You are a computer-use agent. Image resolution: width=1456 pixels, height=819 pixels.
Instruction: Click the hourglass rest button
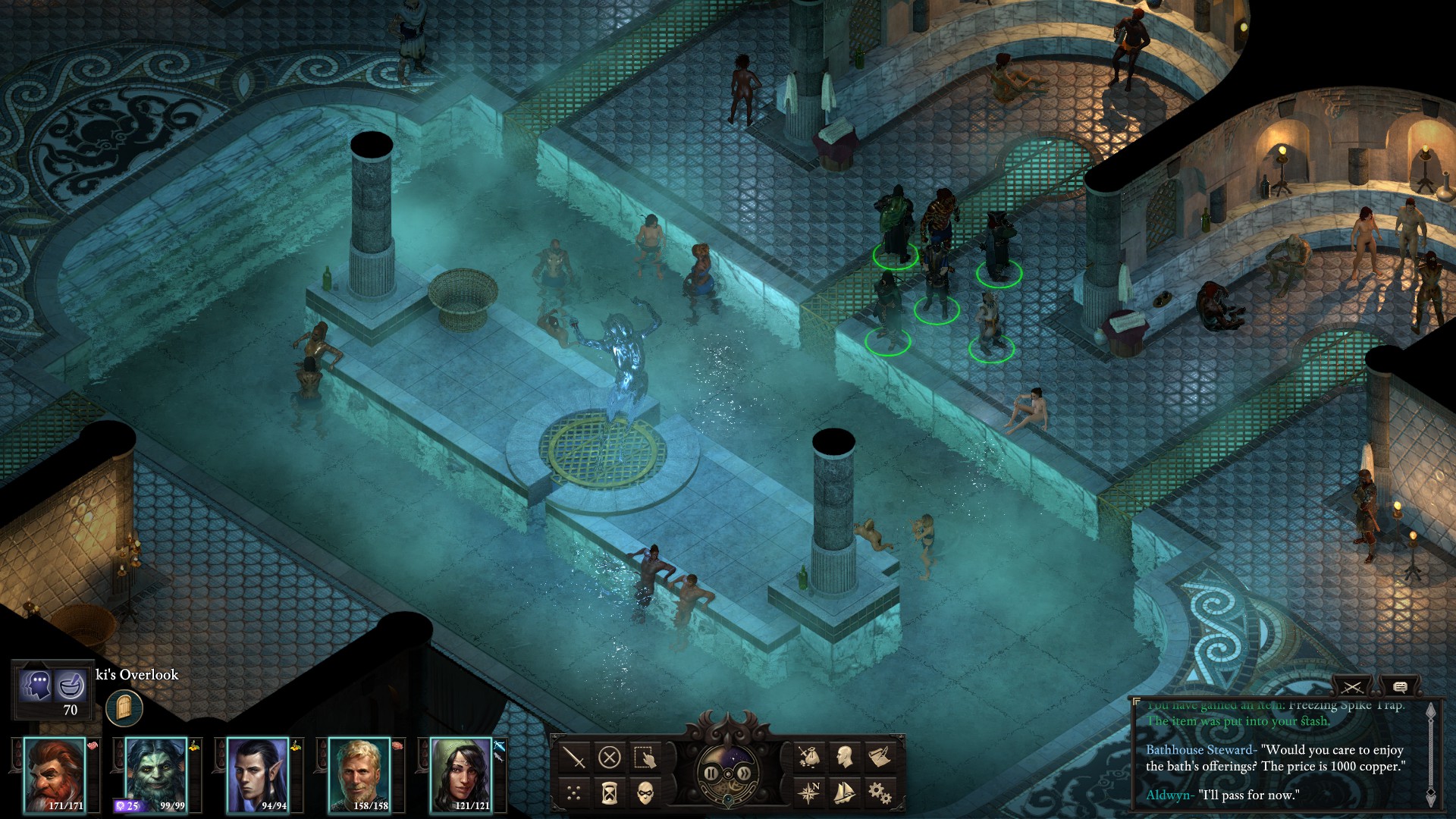(610, 793)
